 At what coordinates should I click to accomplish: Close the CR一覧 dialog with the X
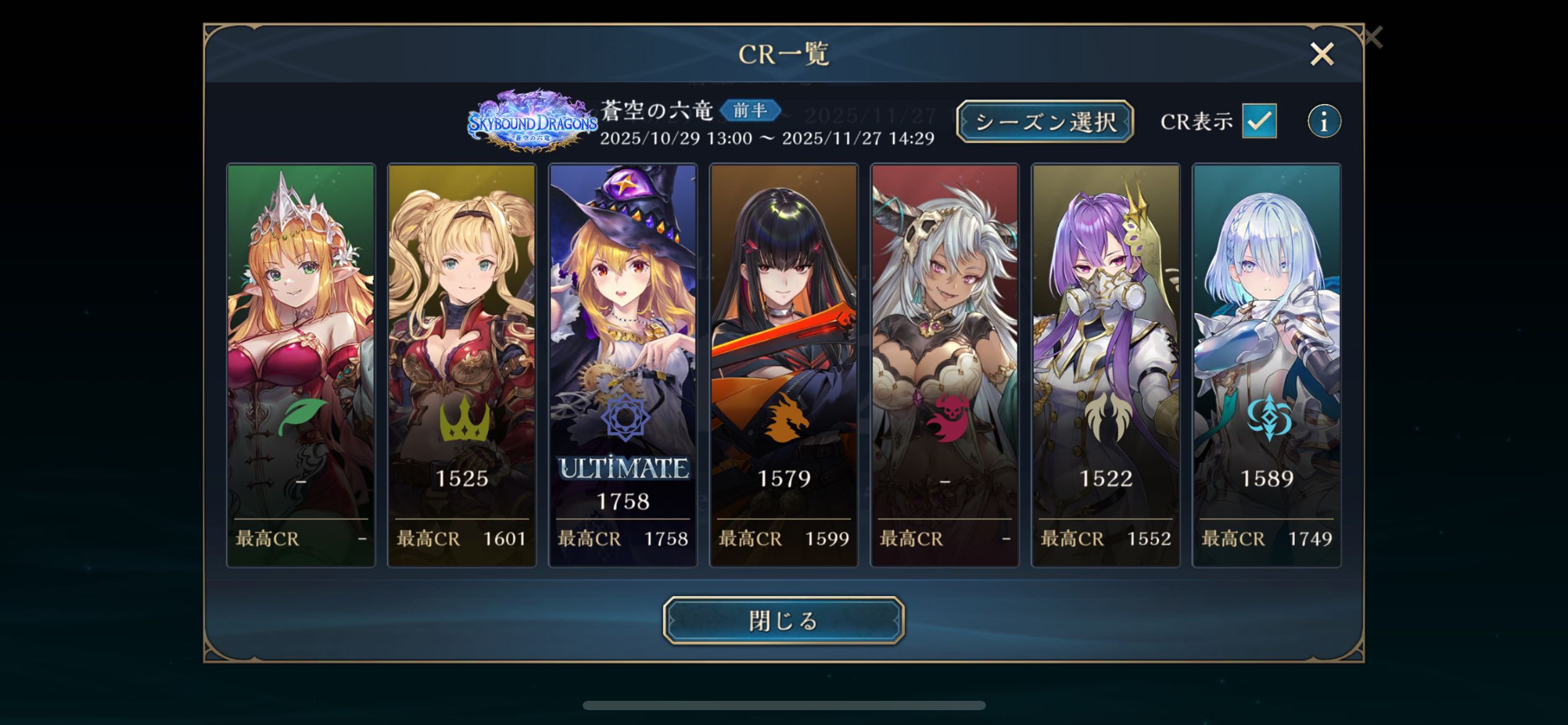tap(1322, 55)
